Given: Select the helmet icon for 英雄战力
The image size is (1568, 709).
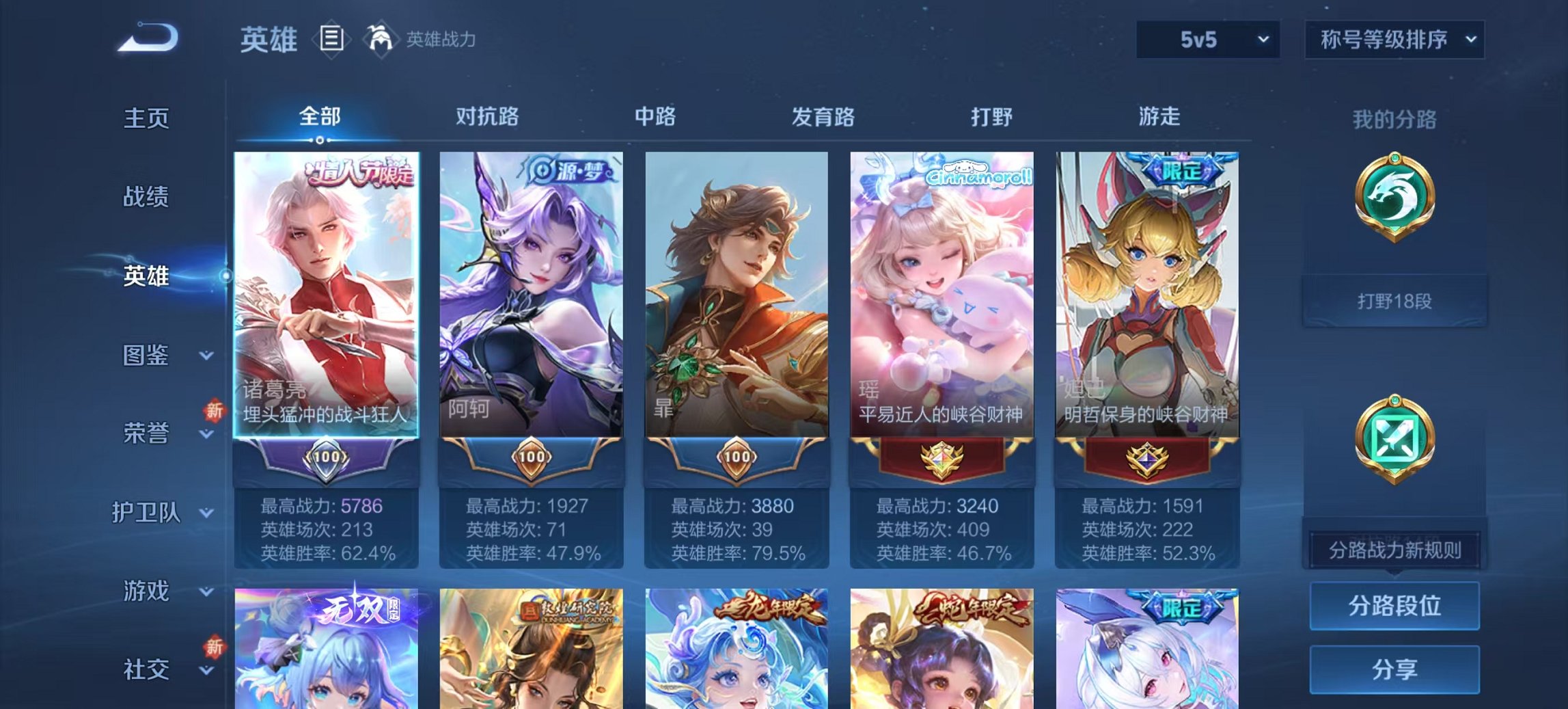Looking at the screenshot, I should pyautogui.click(x=381, y=40).
